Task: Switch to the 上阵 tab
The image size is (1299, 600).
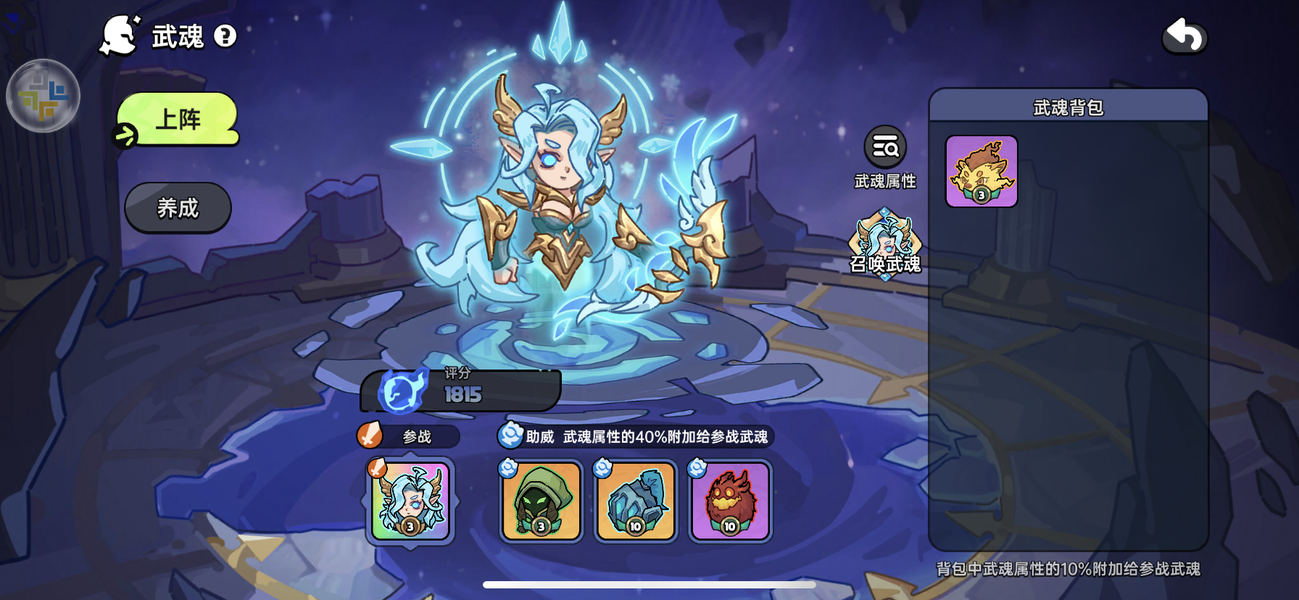Action: tap(178, 120)
